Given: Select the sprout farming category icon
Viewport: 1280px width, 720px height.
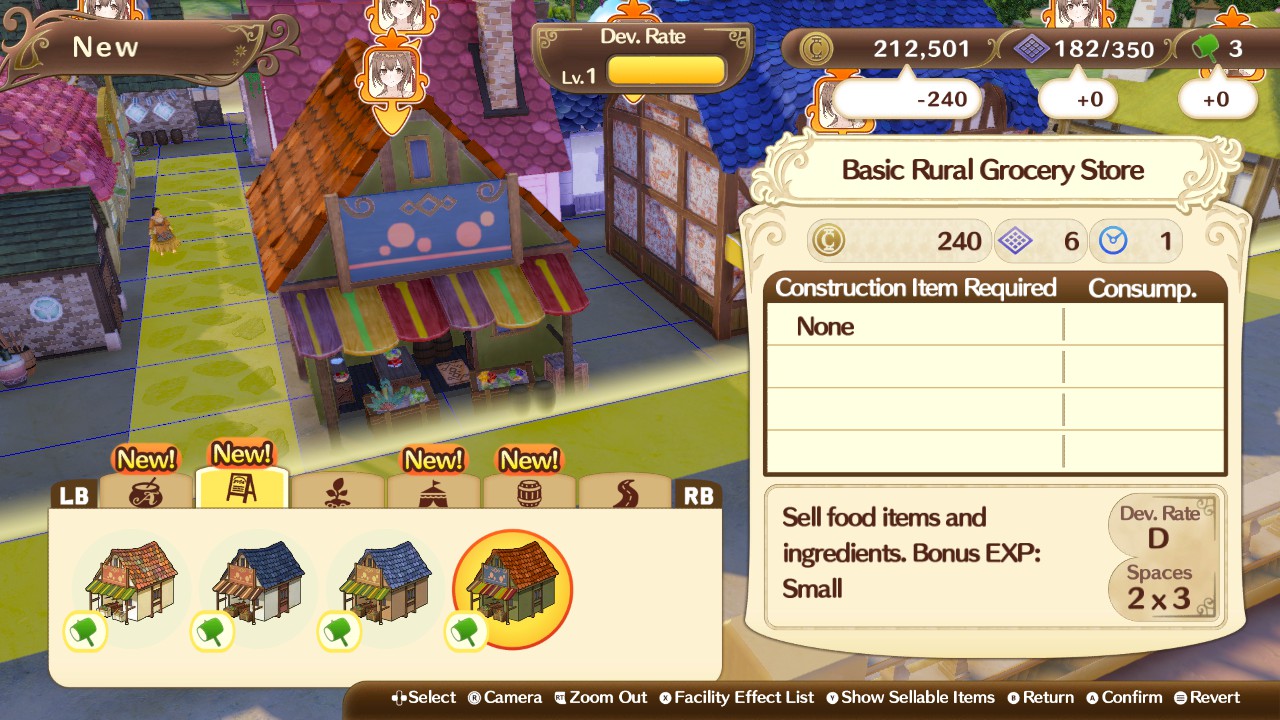Looking at the screenshot, I should click(x=338, y=492).
